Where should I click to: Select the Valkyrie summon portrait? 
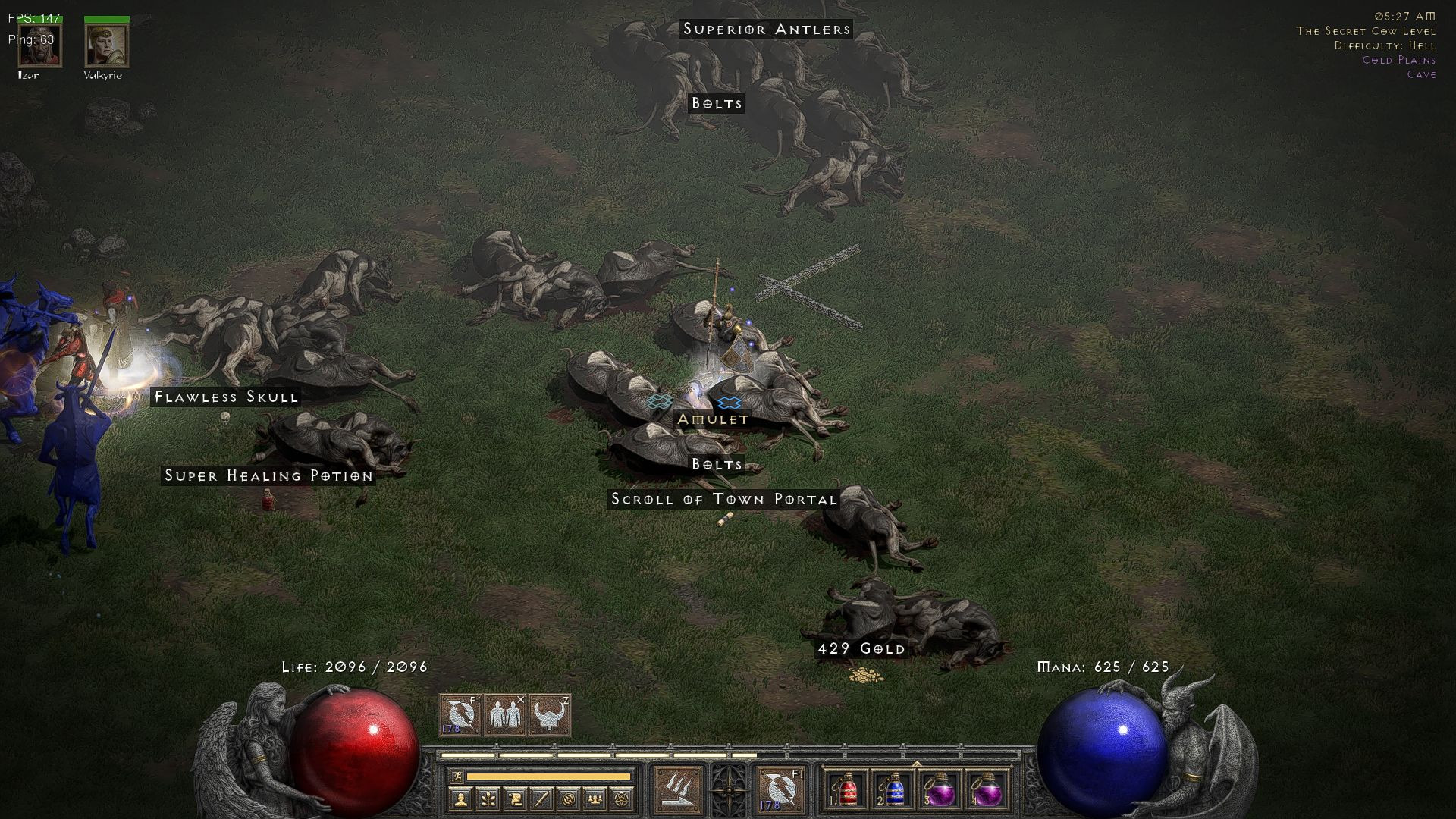(106, 45)
